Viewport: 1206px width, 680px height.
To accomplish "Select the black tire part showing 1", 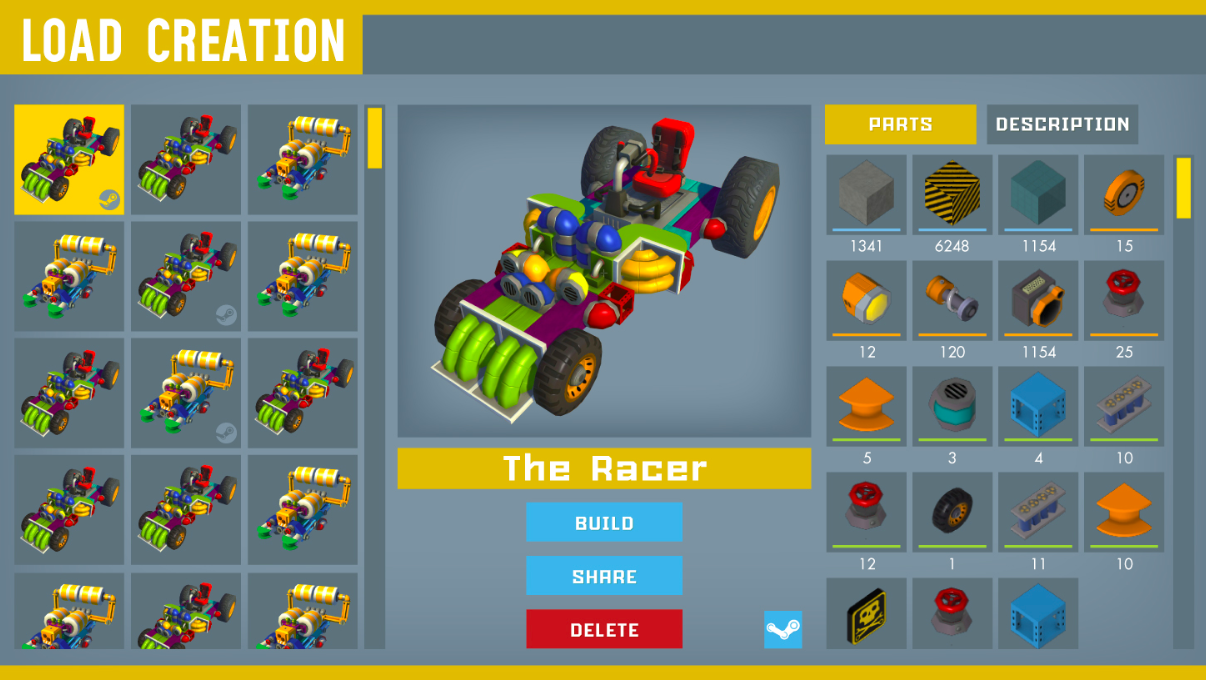I will tap(952, 511).
